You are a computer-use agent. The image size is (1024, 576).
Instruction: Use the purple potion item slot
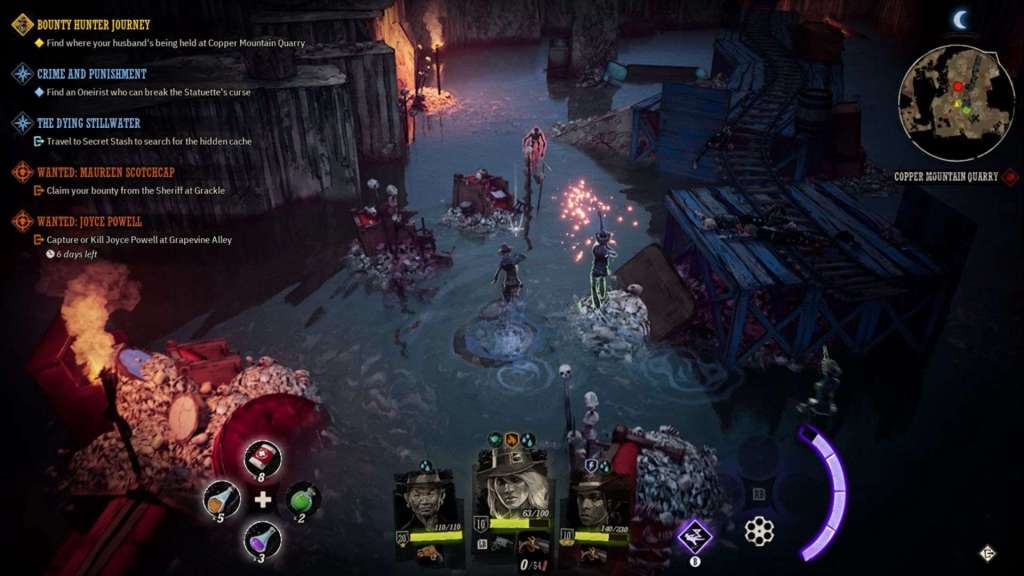tap(263, 540)
